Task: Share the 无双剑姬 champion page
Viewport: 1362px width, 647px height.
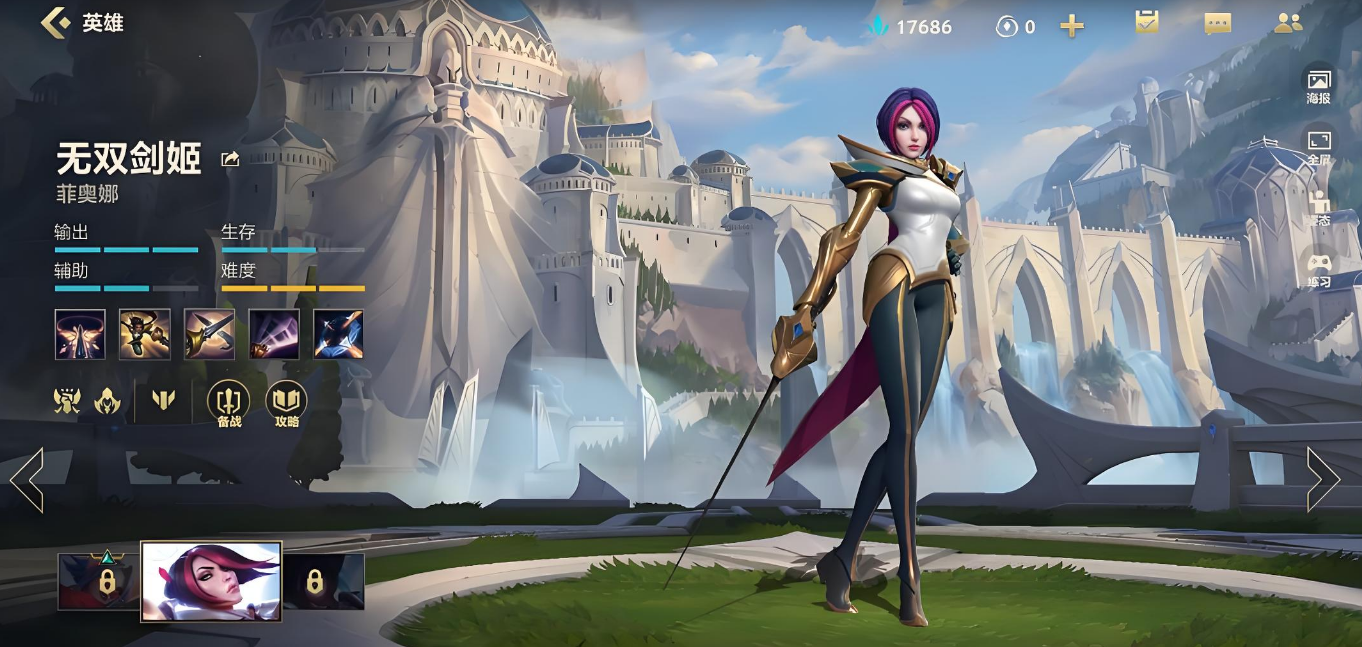Action: tap(230, 159)
